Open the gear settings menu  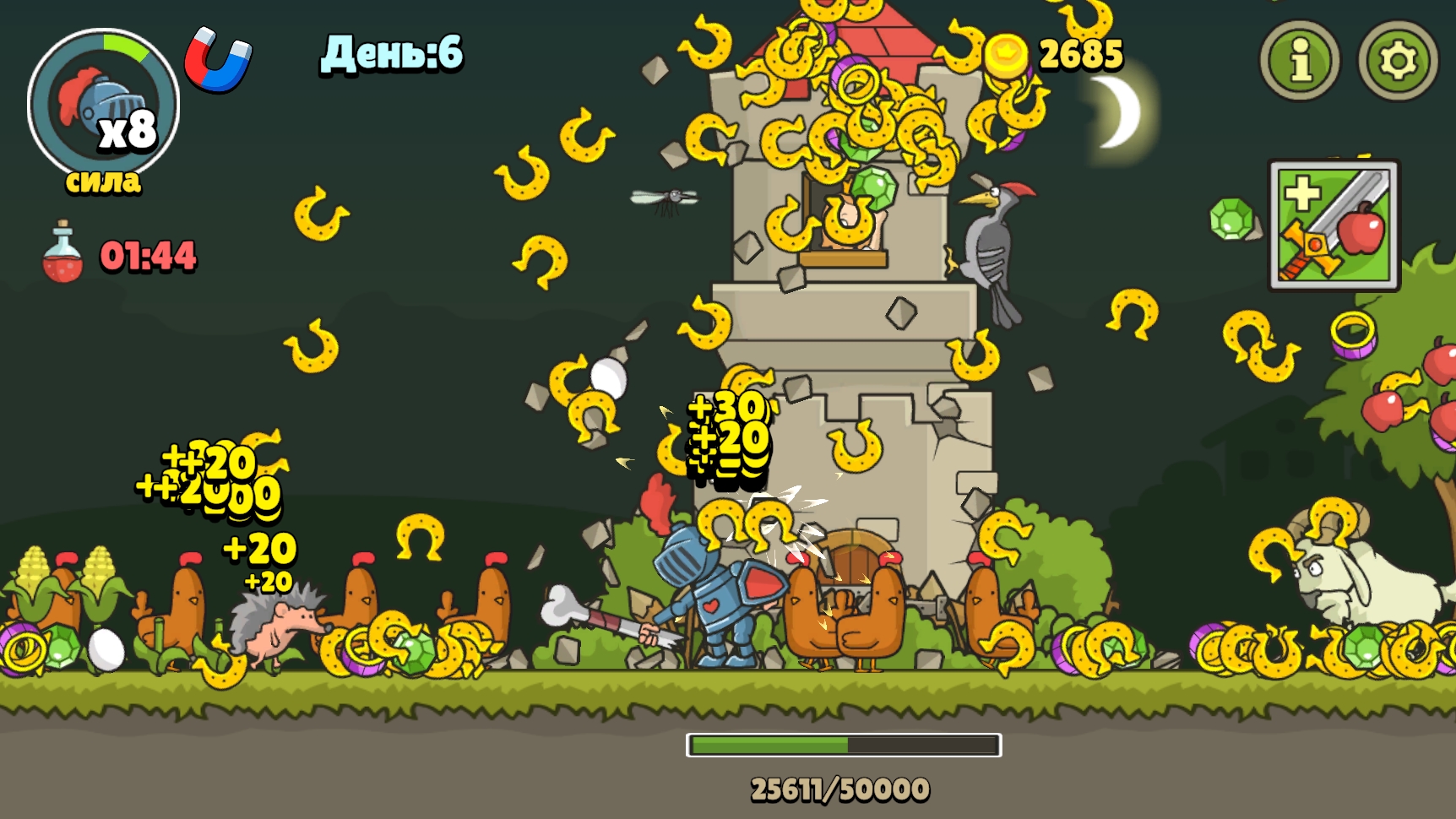(x=1398, y=60)
